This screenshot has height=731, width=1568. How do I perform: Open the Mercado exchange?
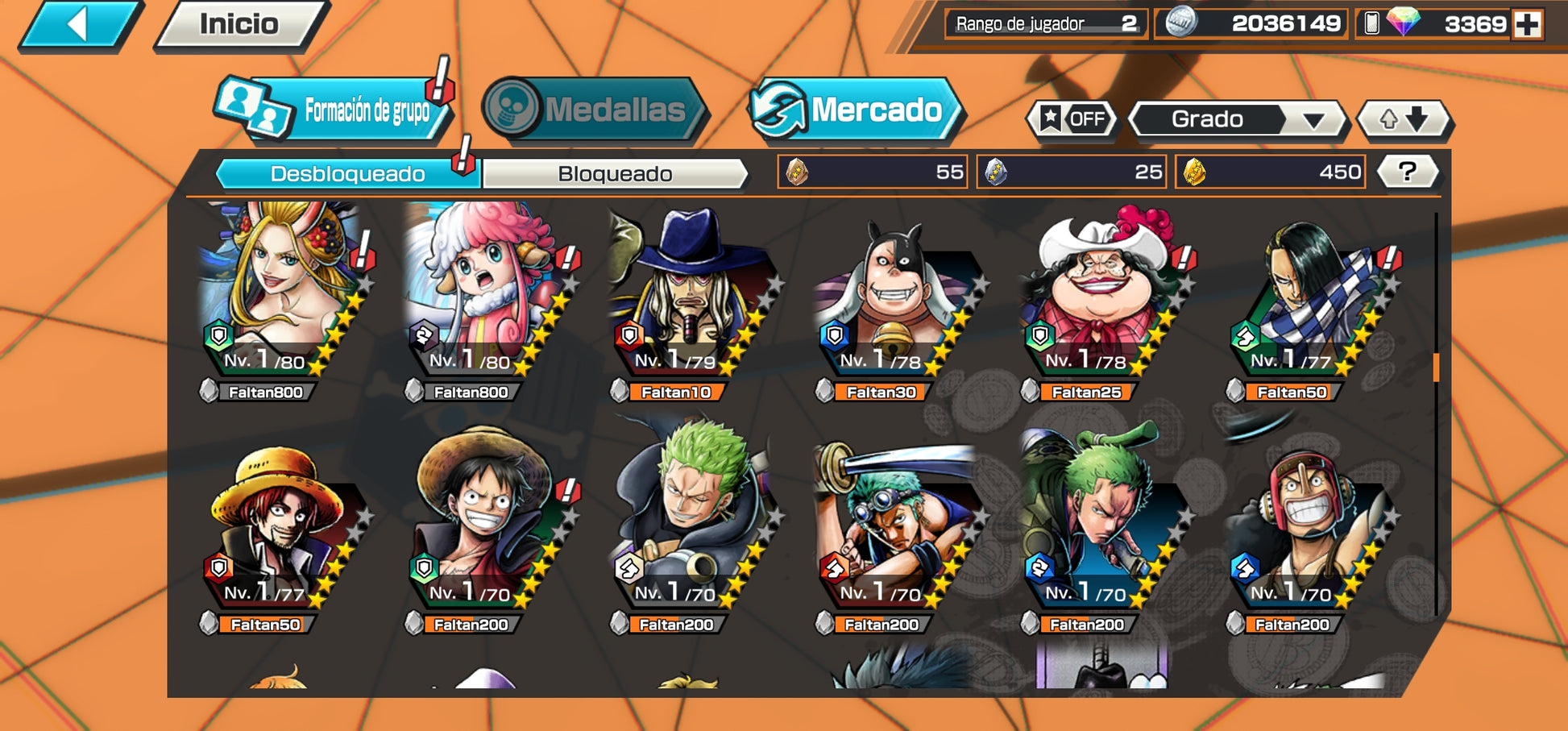[x=857, y=110]
